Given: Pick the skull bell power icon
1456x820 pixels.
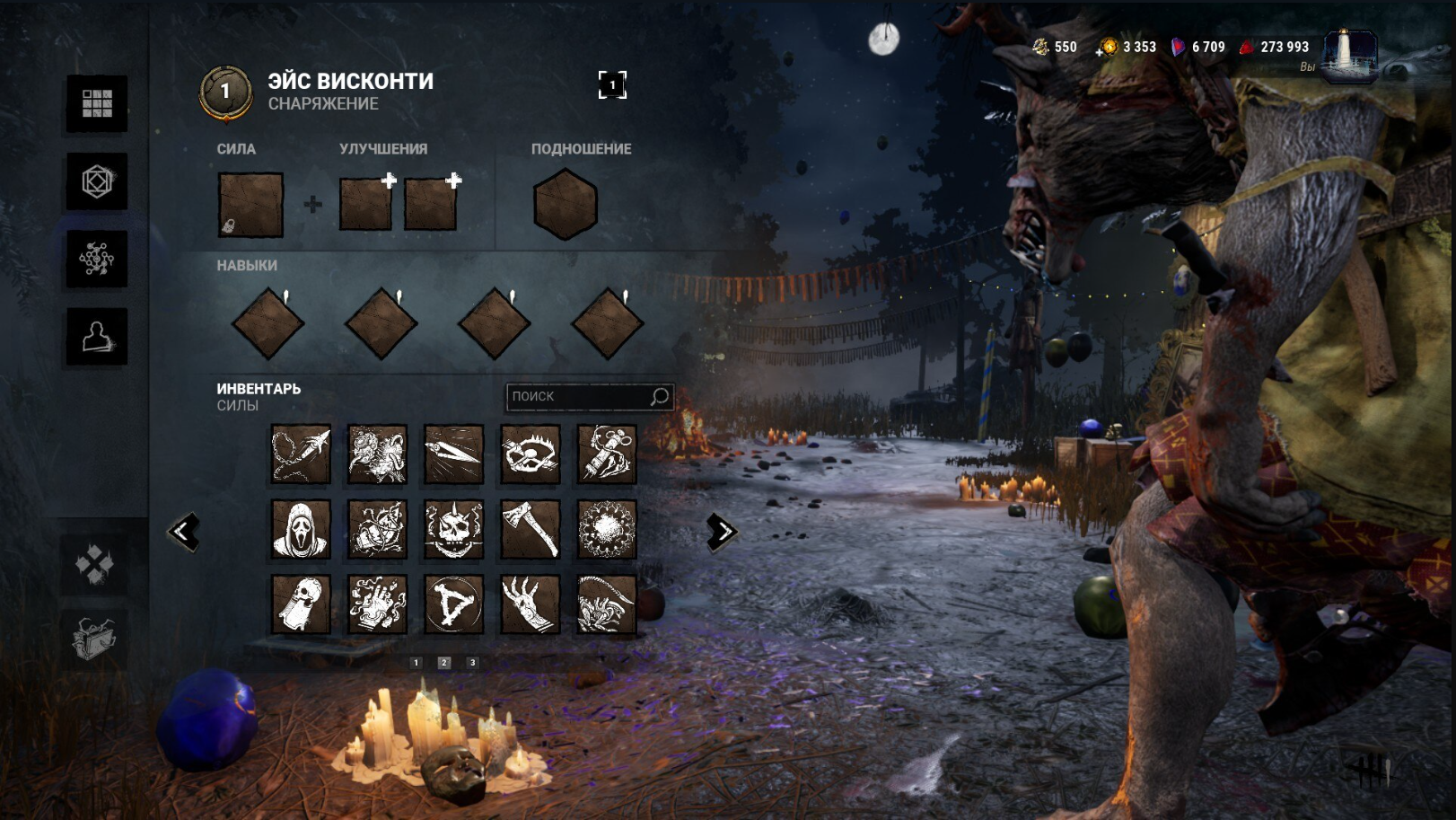Looking at the screenshot, I should pos(301,604).
